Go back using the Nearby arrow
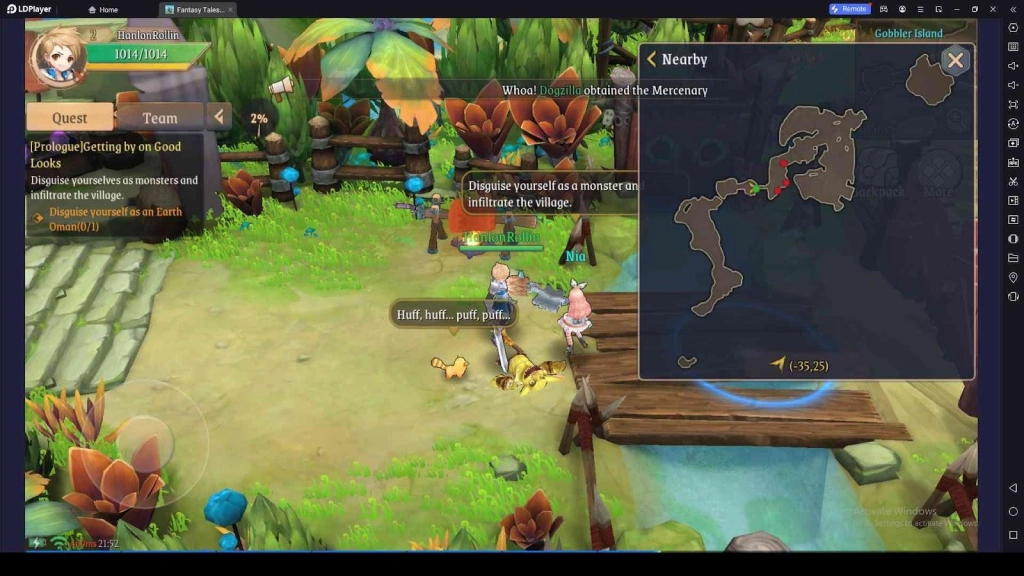Viewport: 1024px width, 576px height. 652,60
